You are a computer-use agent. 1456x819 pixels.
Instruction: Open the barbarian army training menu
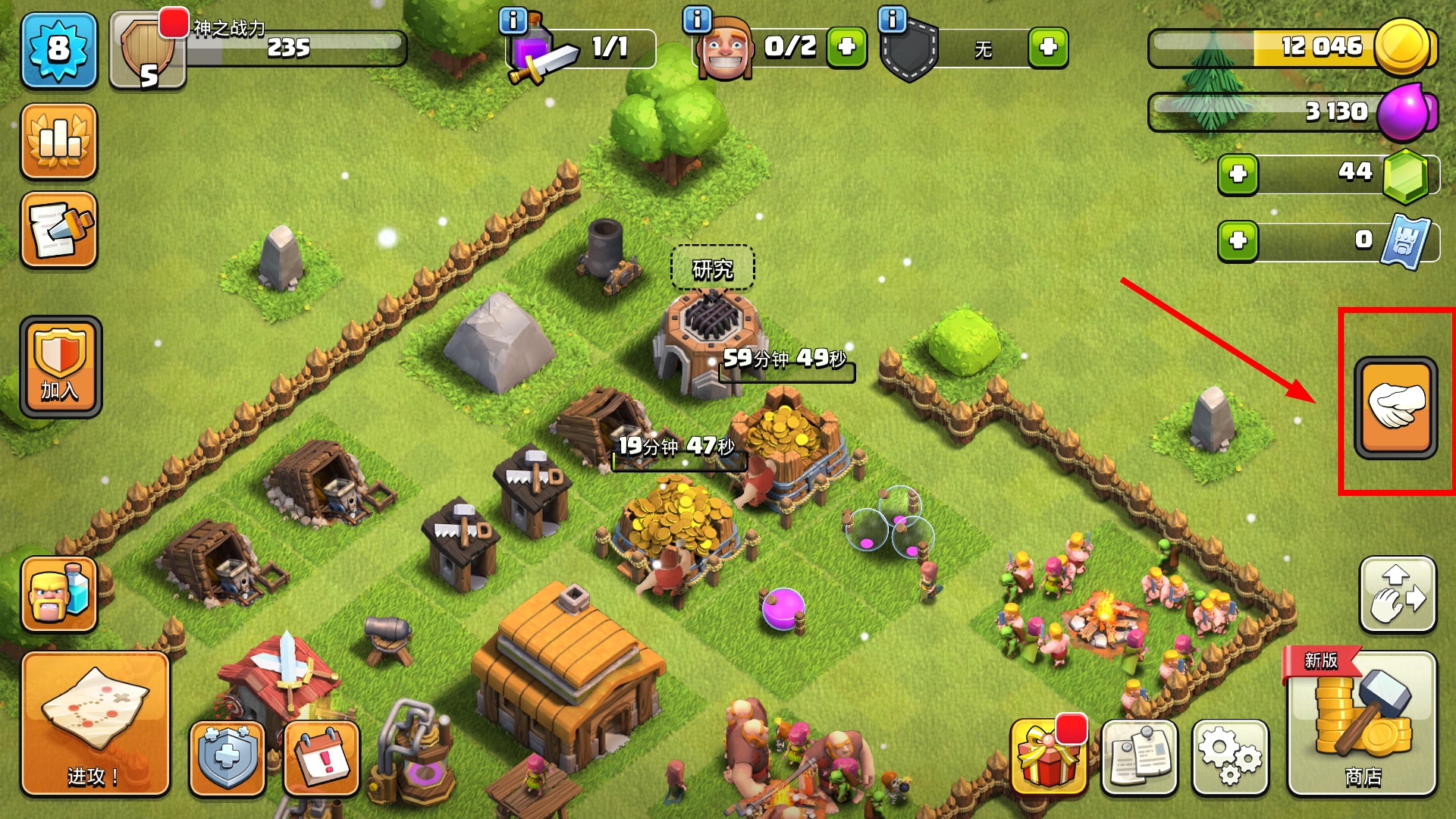click(x=59, y=595)
